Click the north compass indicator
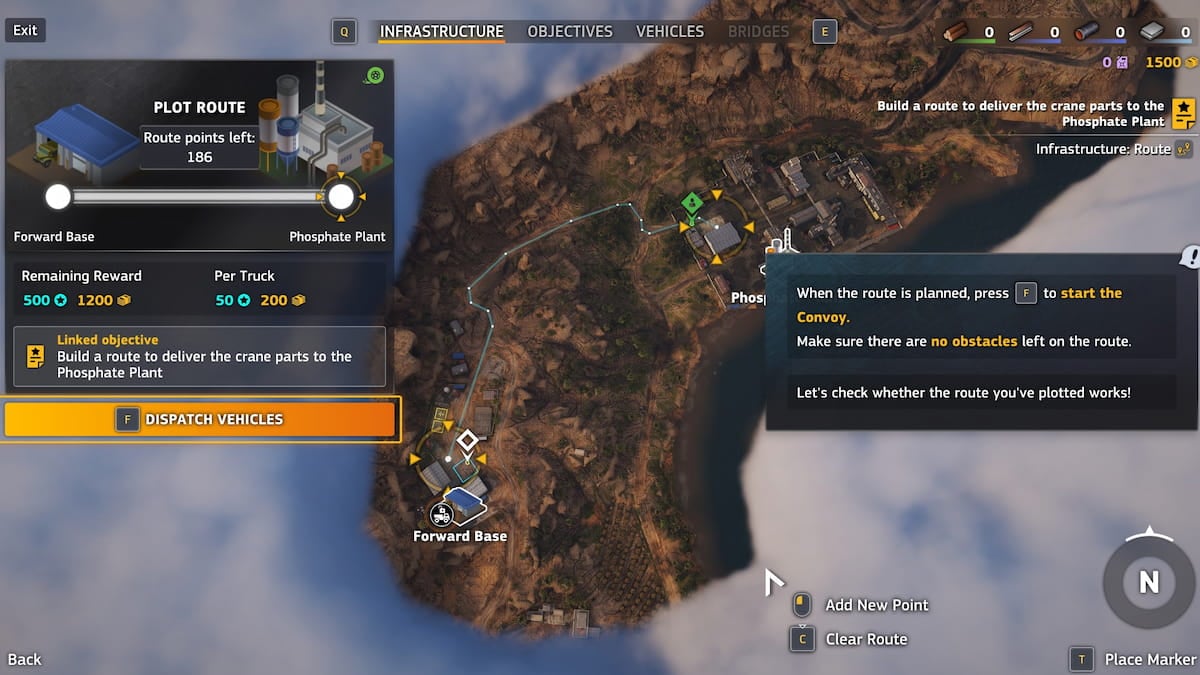This screenshot has width=1200, height=675. click(1148, 580)
